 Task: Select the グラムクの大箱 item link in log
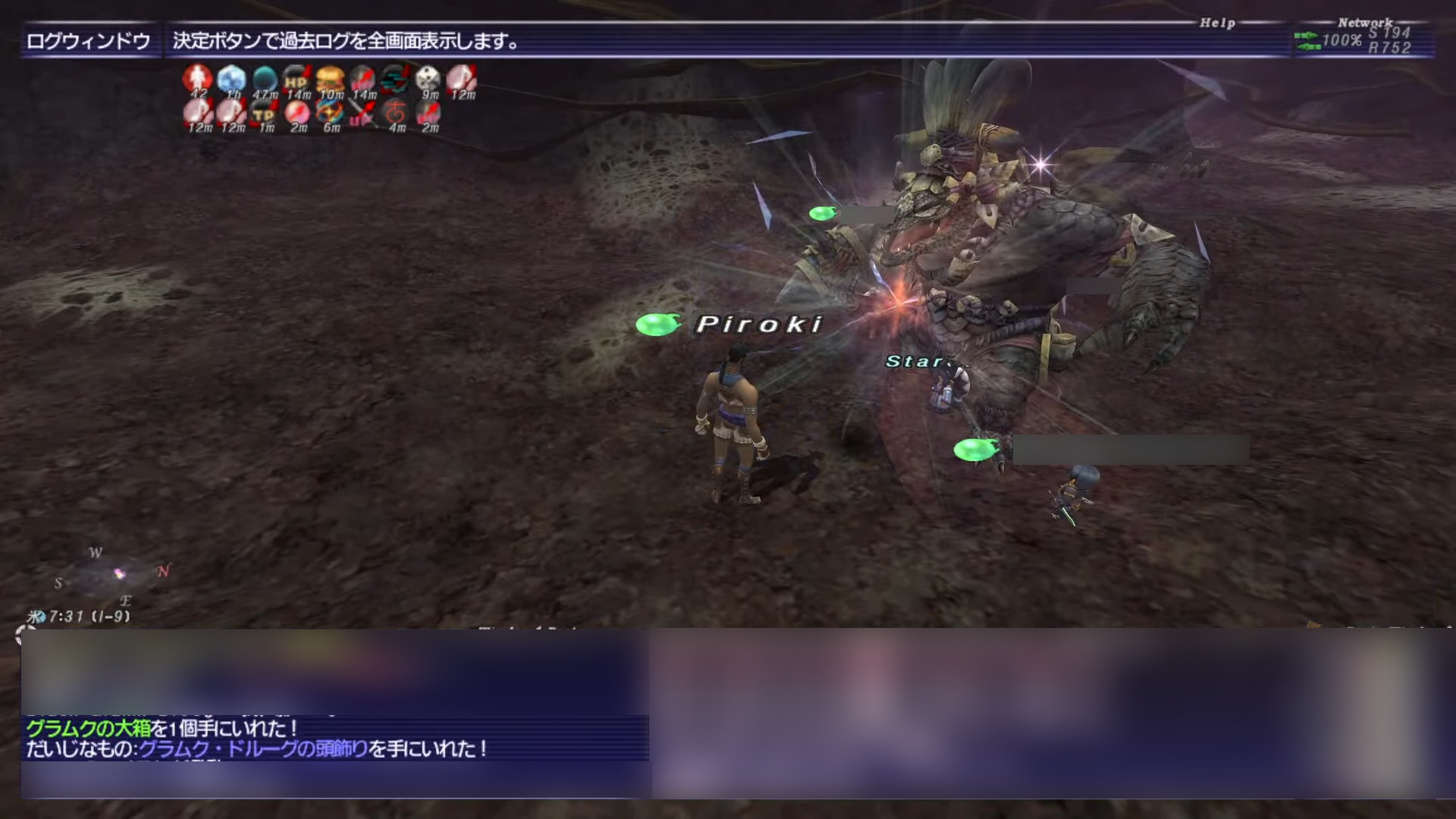coord(89,729)
